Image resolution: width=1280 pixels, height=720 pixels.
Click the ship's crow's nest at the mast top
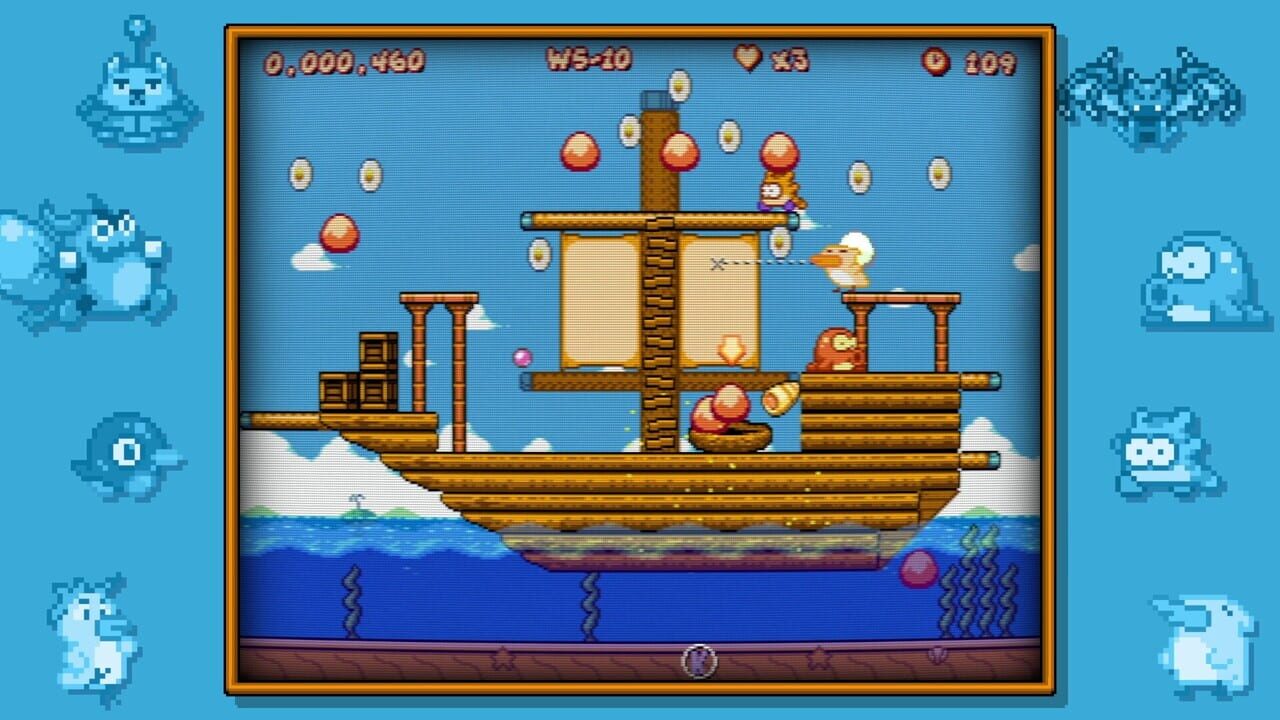(660, 100)
